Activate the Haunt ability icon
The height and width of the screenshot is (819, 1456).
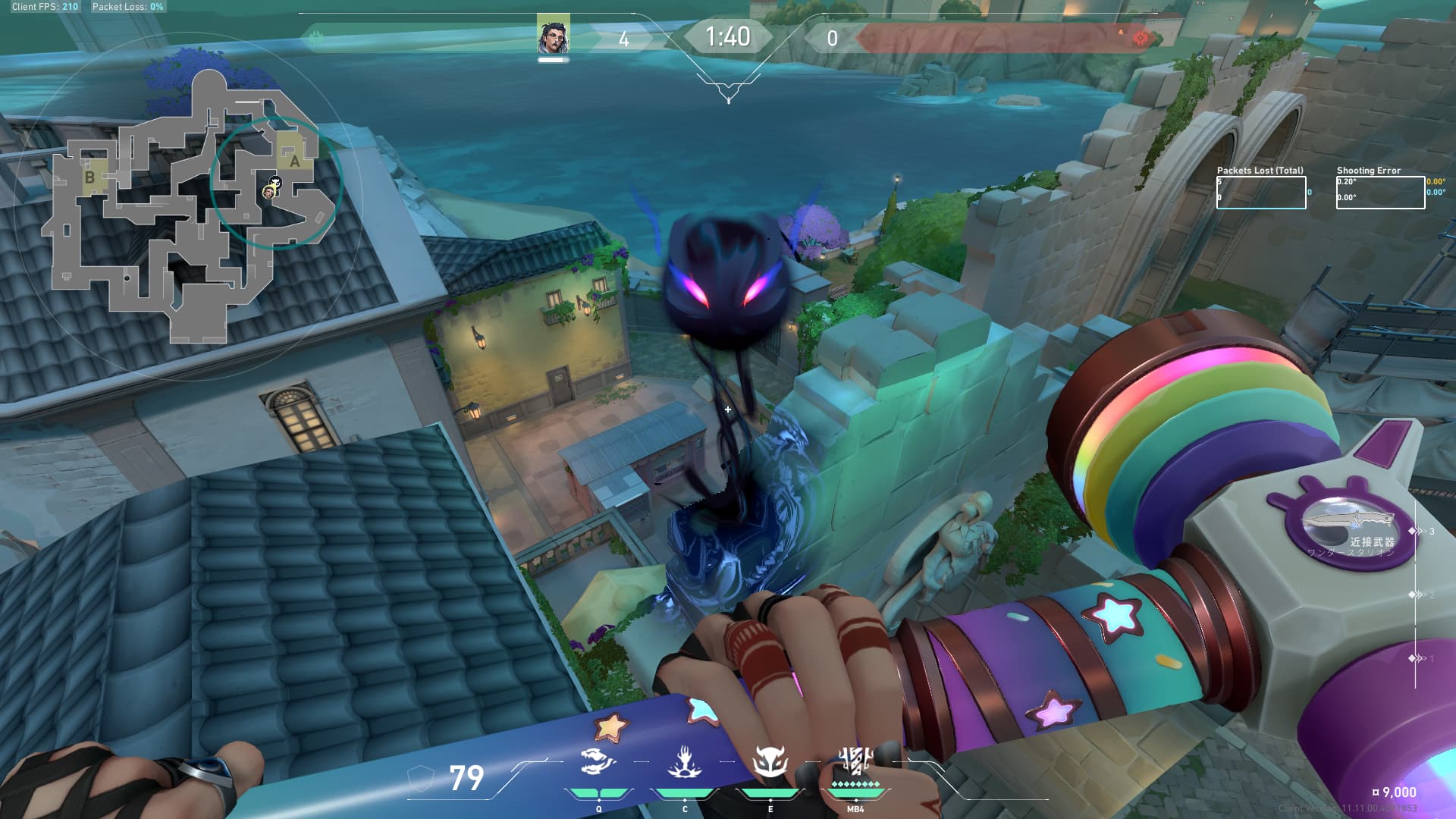[x=770, y=762]
